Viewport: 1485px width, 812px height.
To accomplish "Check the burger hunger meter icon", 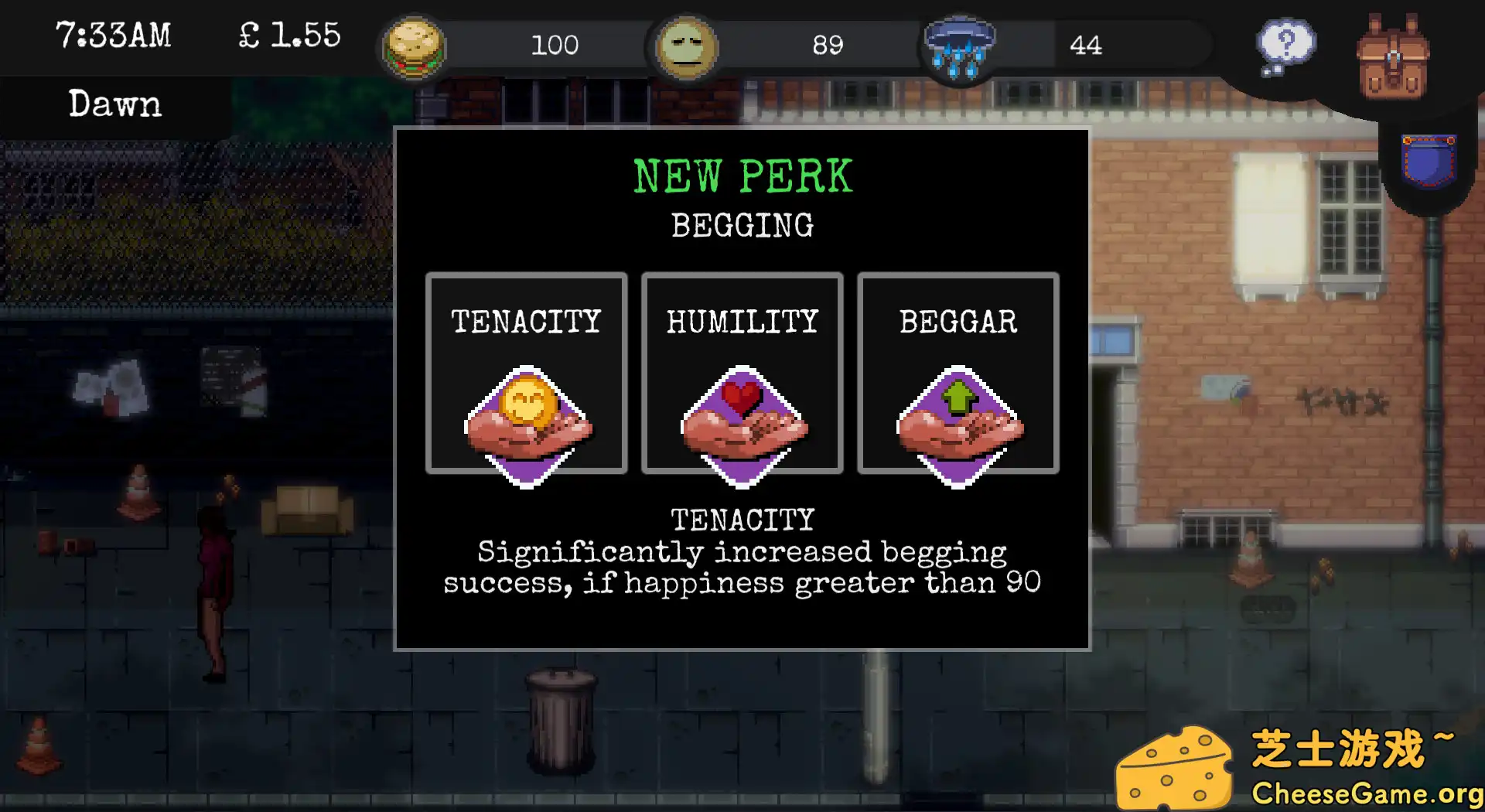I will [414, 46].
